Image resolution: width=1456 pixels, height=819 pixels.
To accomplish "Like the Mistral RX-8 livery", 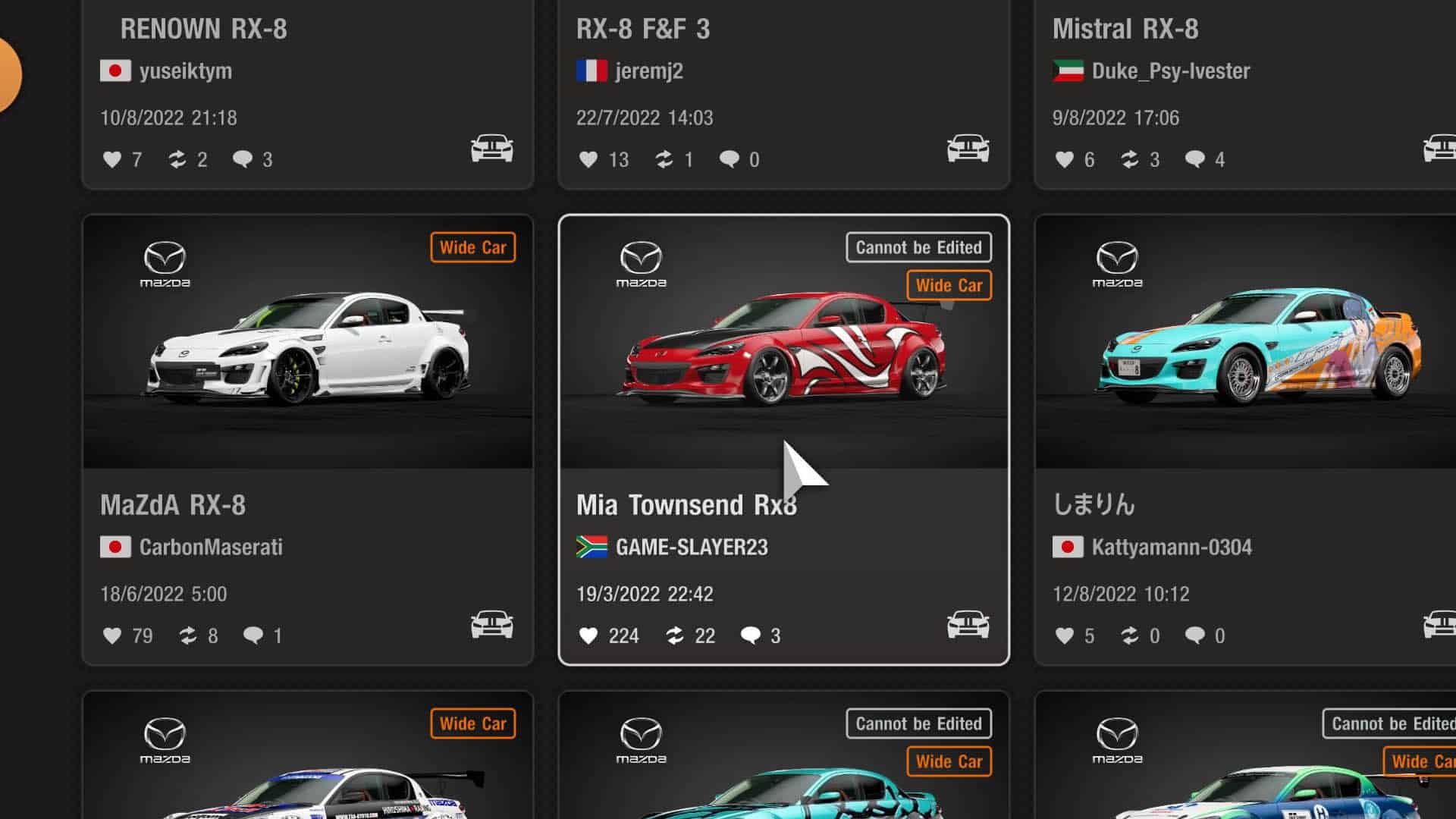I will [x=1065, y=159].
